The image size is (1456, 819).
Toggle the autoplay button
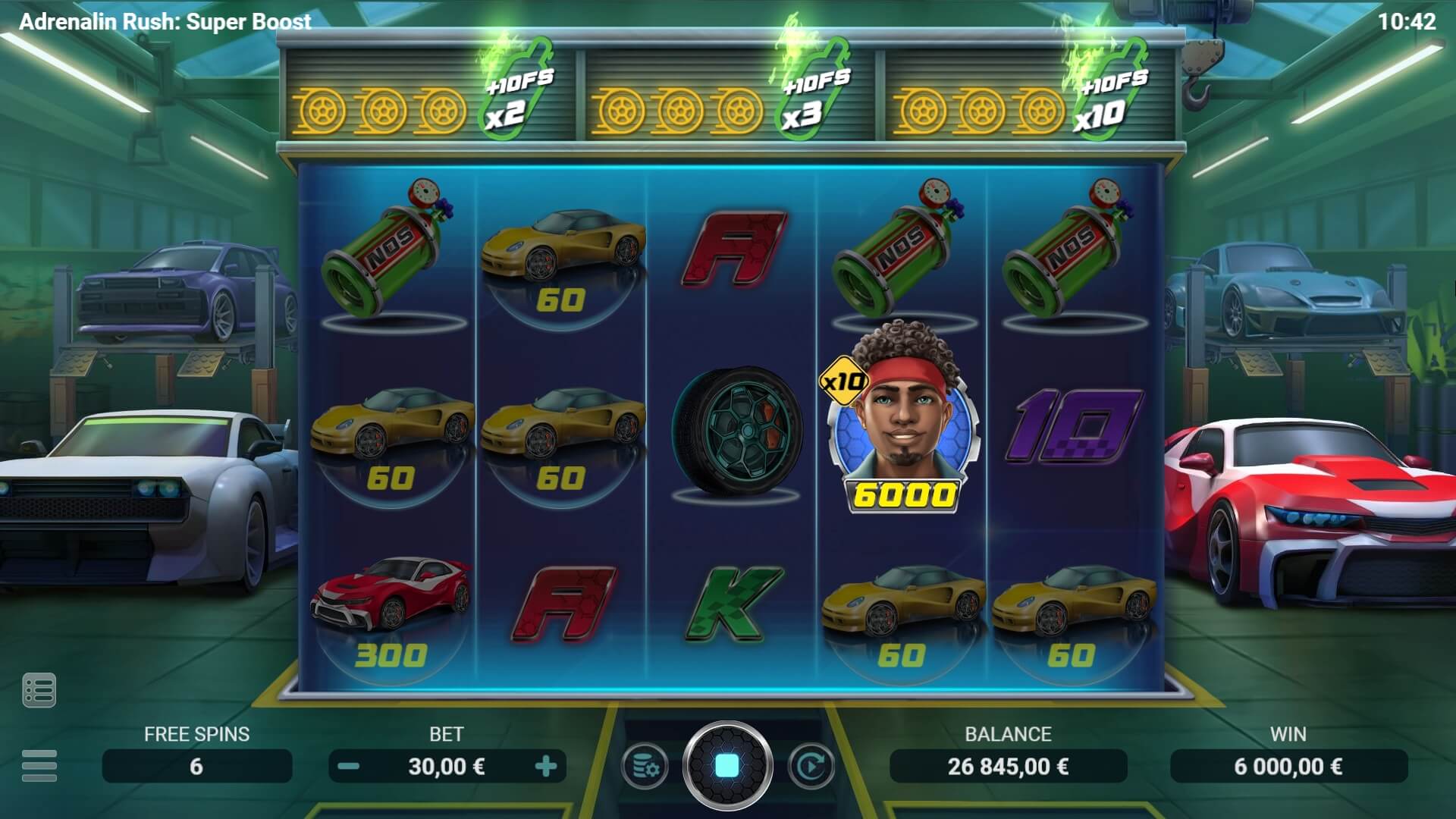(811, 767)
